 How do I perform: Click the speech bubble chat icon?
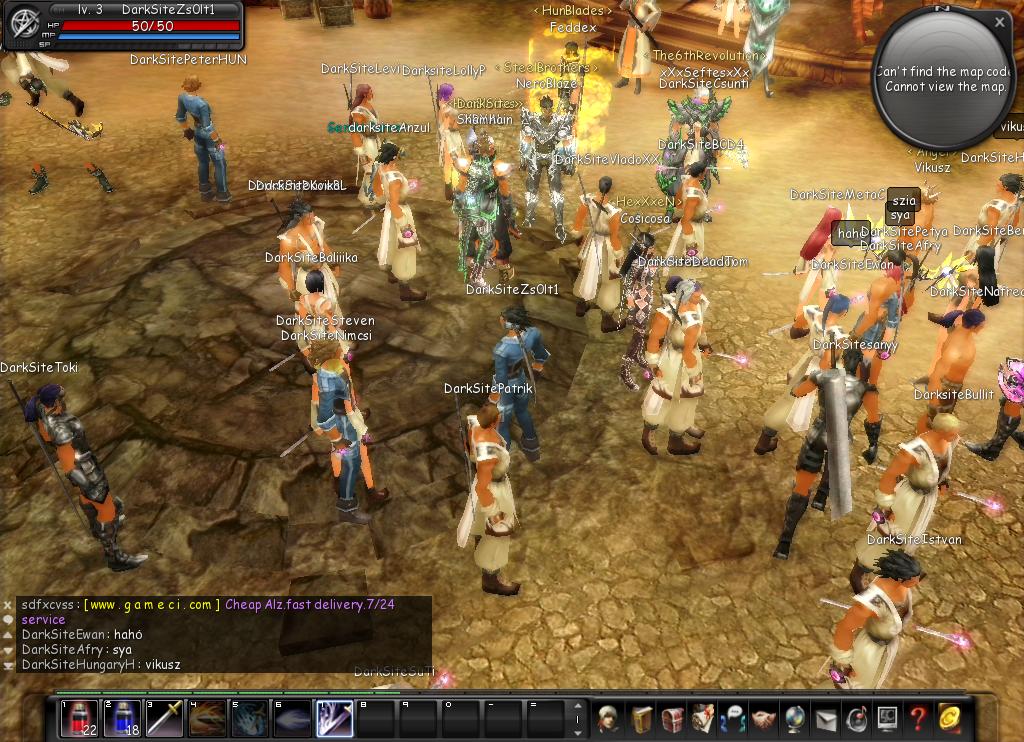(x=8, y=620)
